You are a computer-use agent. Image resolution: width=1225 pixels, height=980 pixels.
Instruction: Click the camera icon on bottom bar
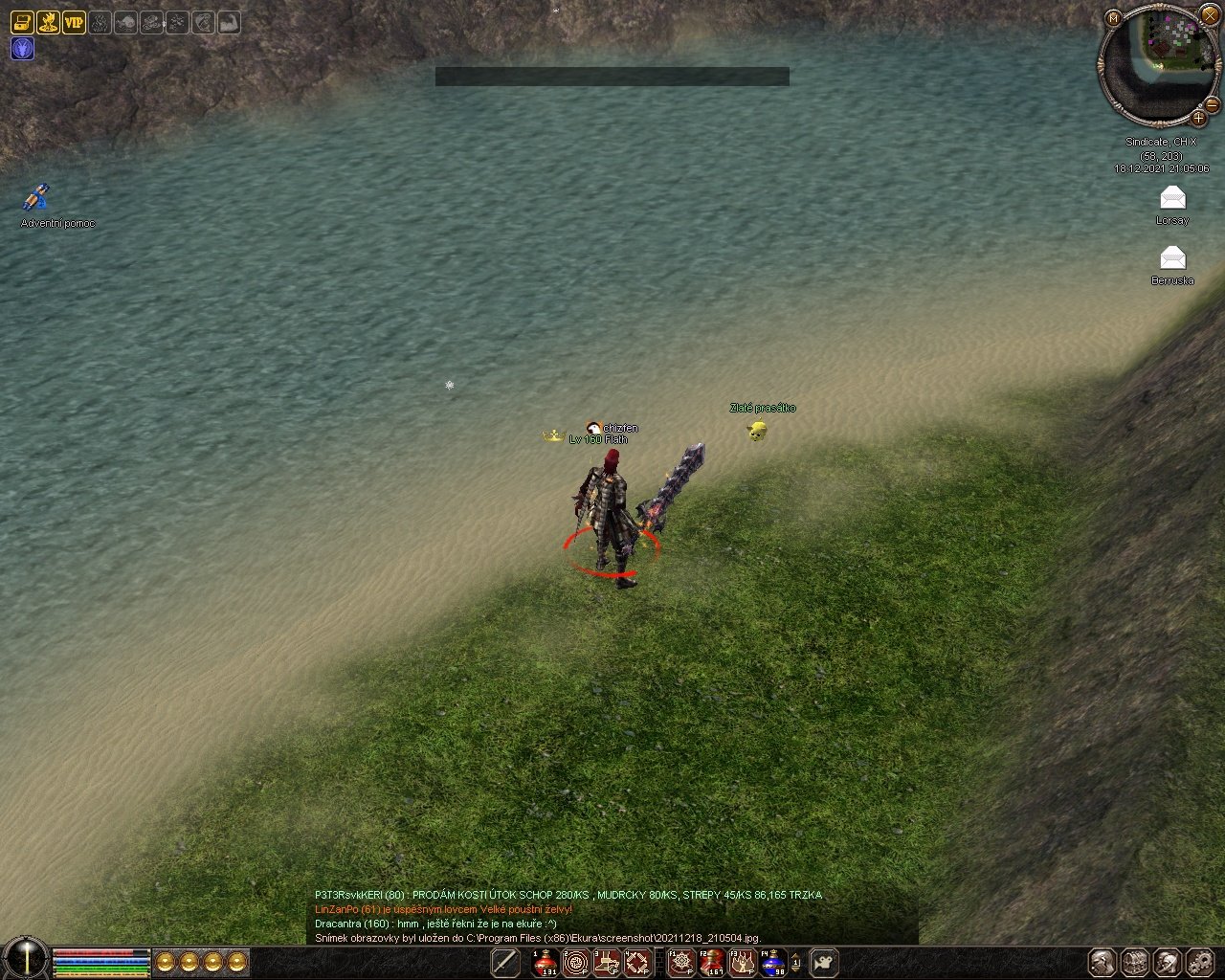click(x=824, y=963)
